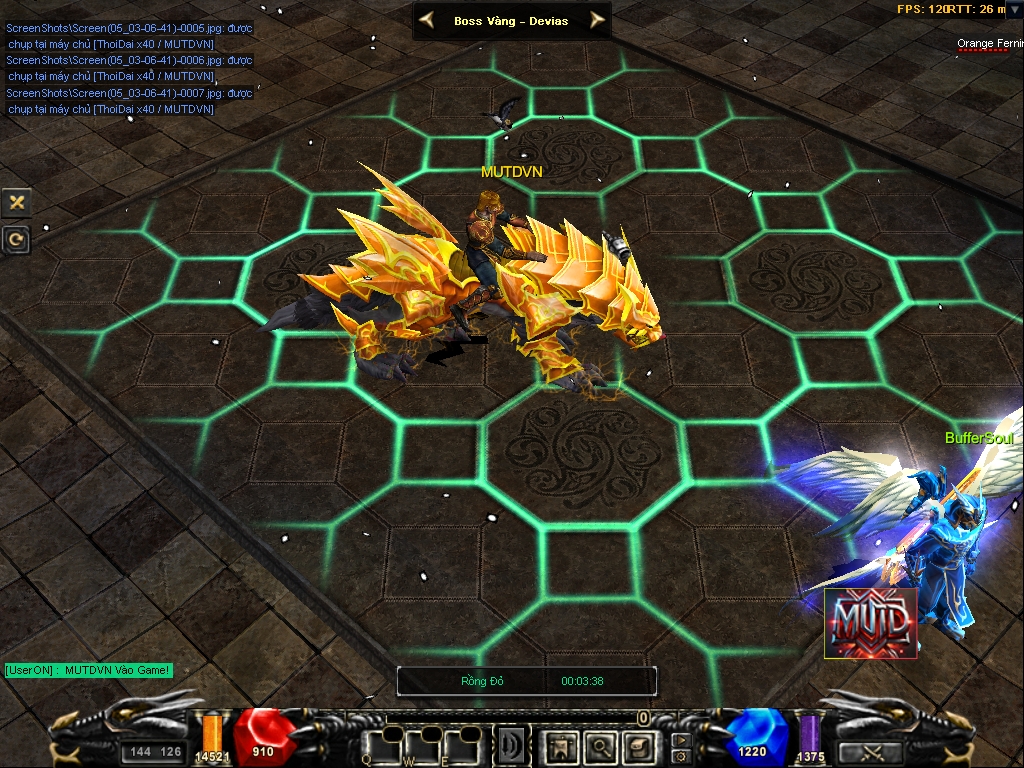Click the small triangle arrow button
Viewport: 1024px width, 768px height.
click(x=681, y=740)
